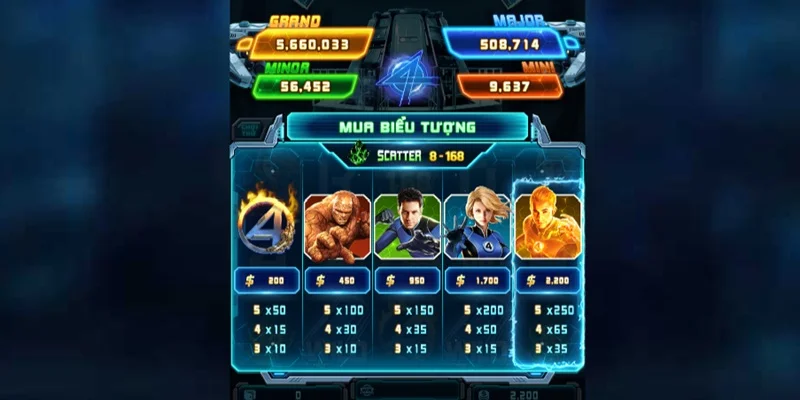Select the Human Torch symbol card
The image size is (800, 400).
(x=547, y=227)
